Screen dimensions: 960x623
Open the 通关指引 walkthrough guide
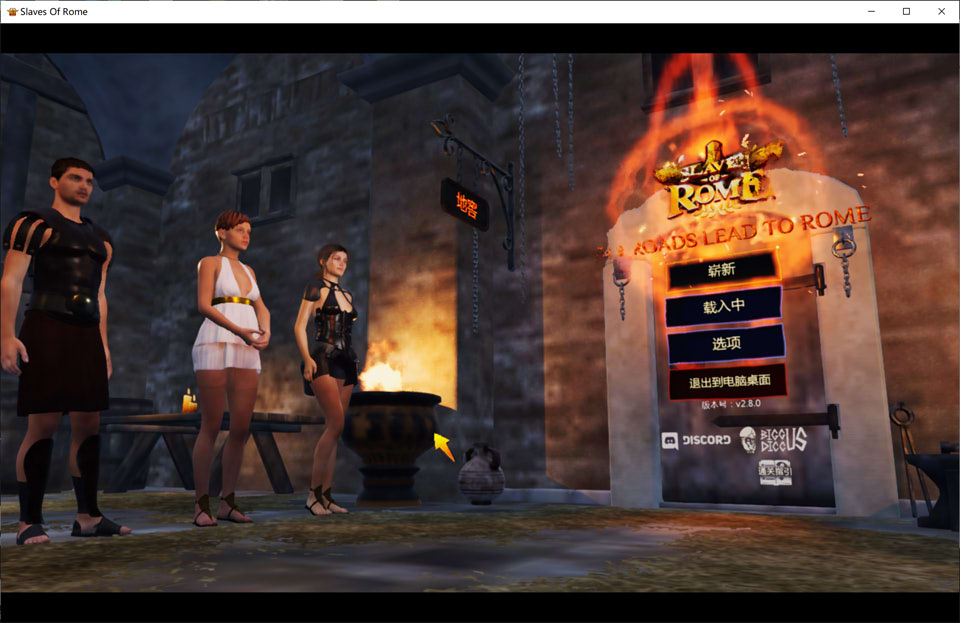tap(774, 471)
